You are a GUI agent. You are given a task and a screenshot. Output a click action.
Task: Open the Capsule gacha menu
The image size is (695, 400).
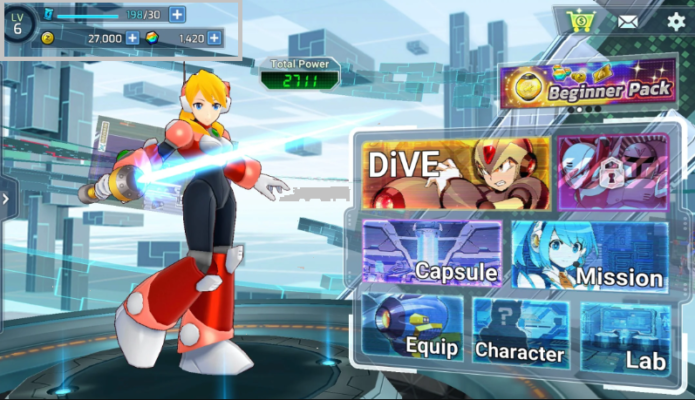pyautogui.click(x=433, y=254)
